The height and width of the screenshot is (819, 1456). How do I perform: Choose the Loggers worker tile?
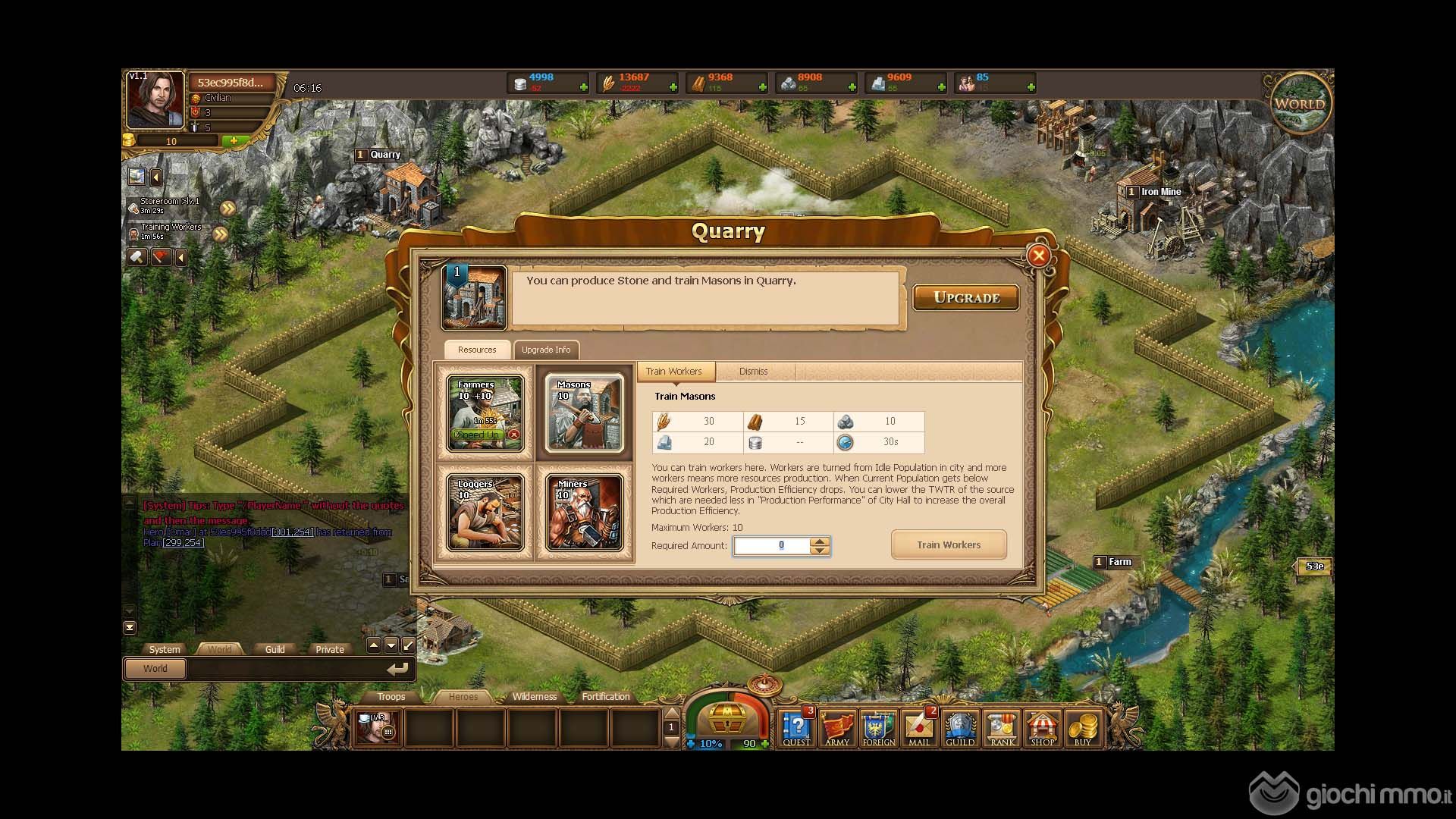click(485, 513)
